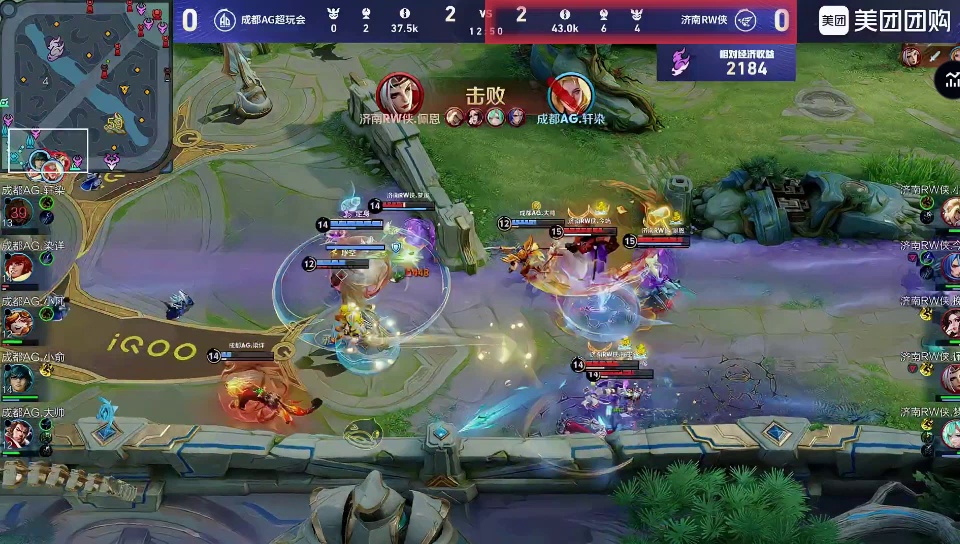The width and height of the screenshot is (960, 544).
Task: Open the 美团团购 sponsor overlay
Action: (884, 20)
